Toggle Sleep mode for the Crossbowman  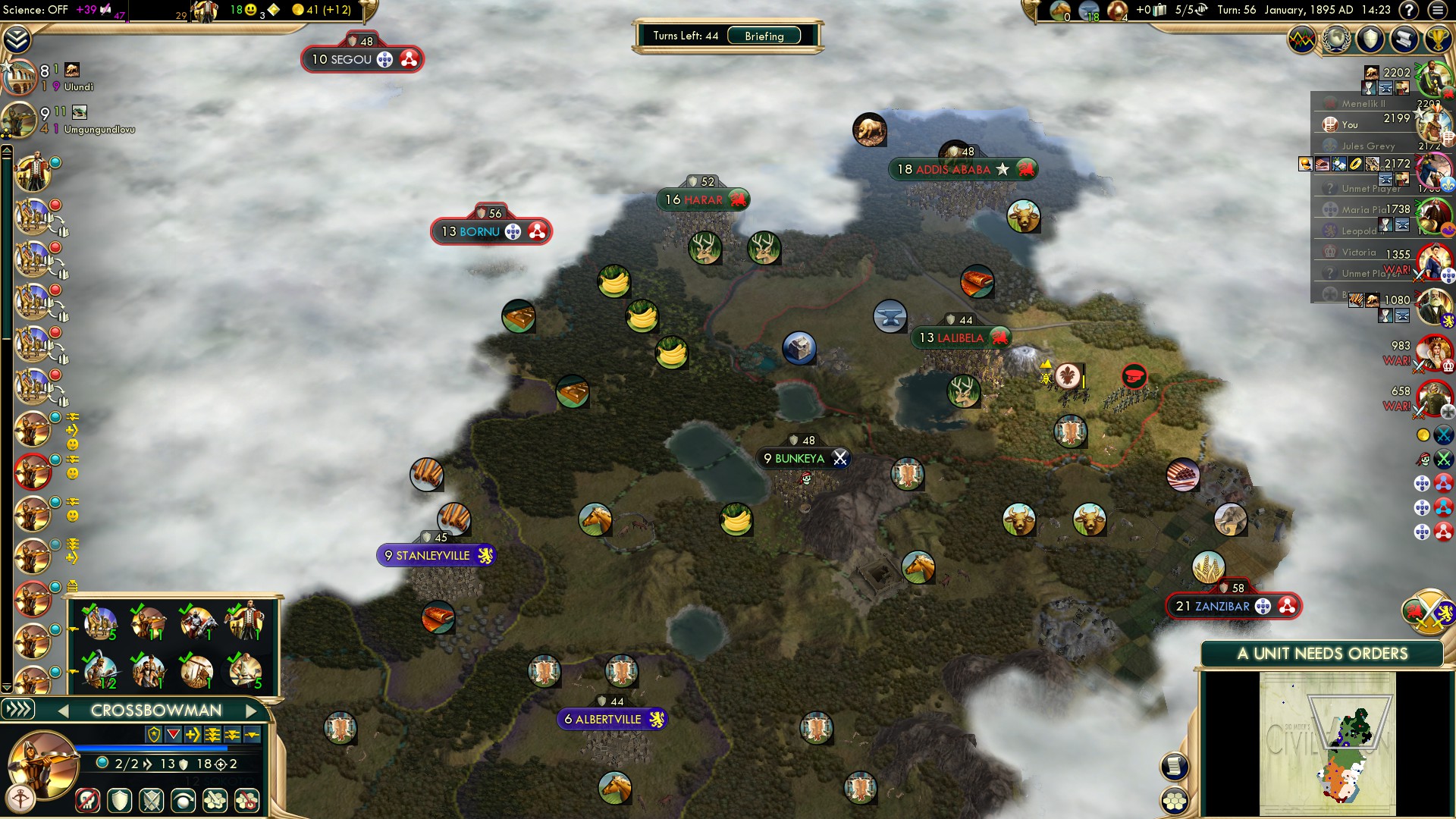click(183, 801)
